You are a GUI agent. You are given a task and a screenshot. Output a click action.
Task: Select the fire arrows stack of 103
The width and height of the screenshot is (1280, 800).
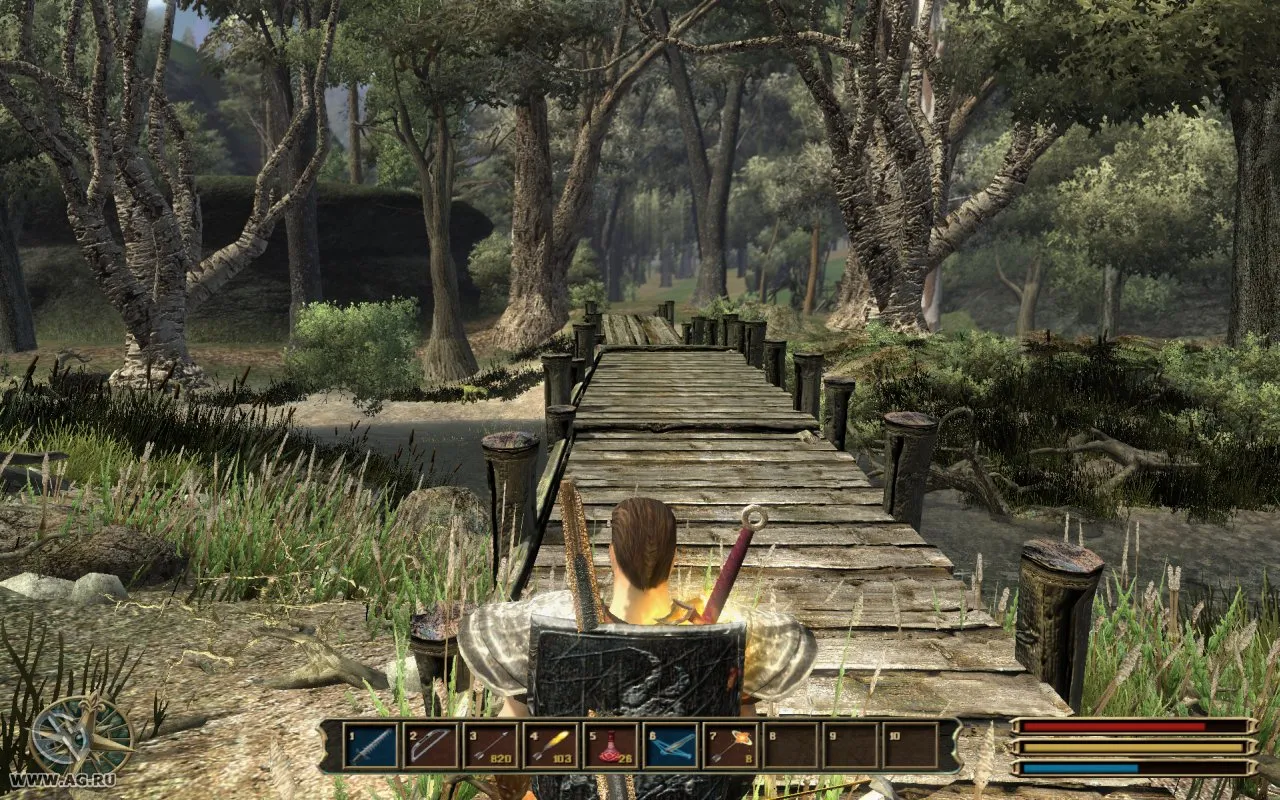[550, 746]
